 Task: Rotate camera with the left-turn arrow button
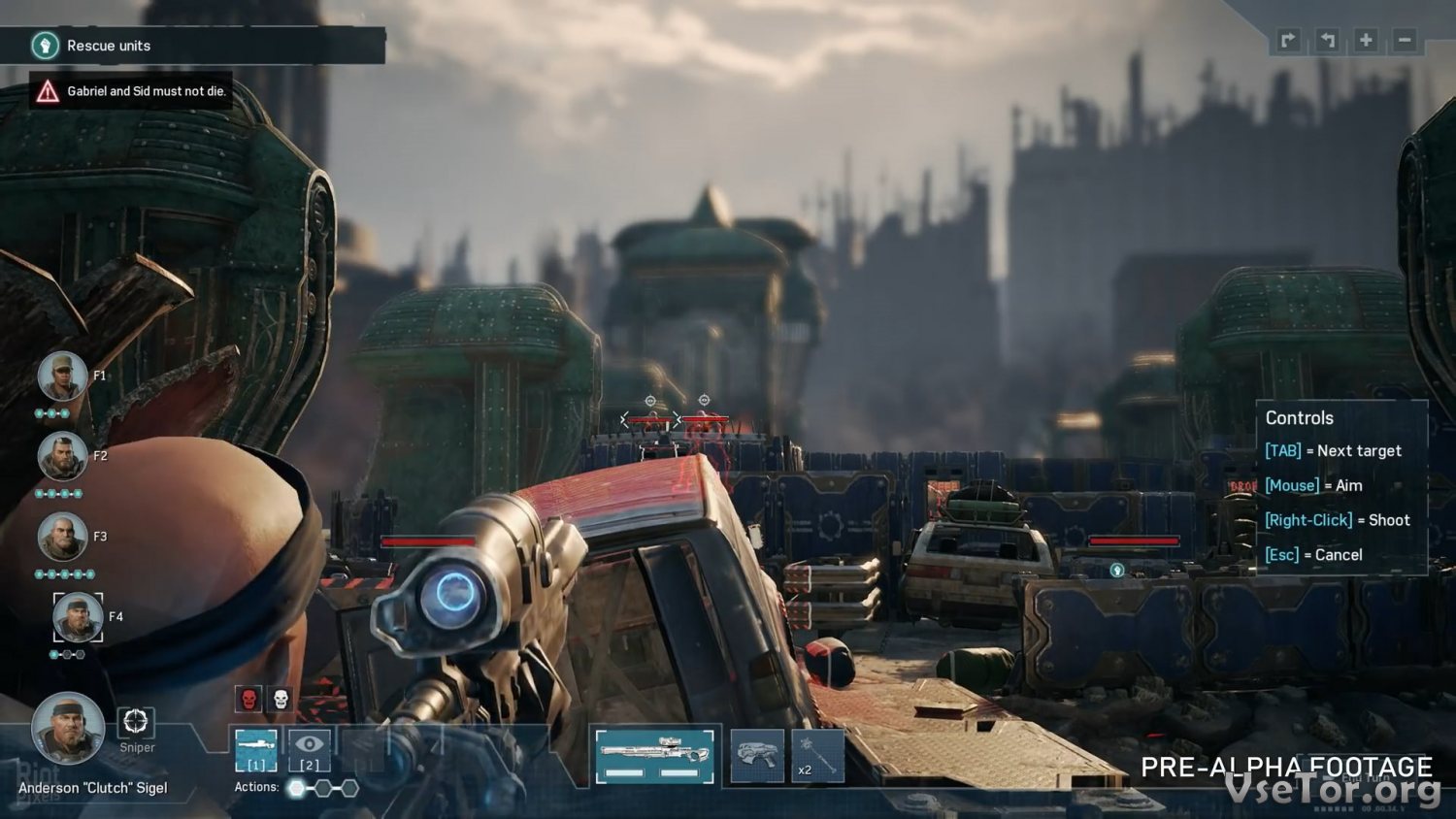click(1327, 40)
